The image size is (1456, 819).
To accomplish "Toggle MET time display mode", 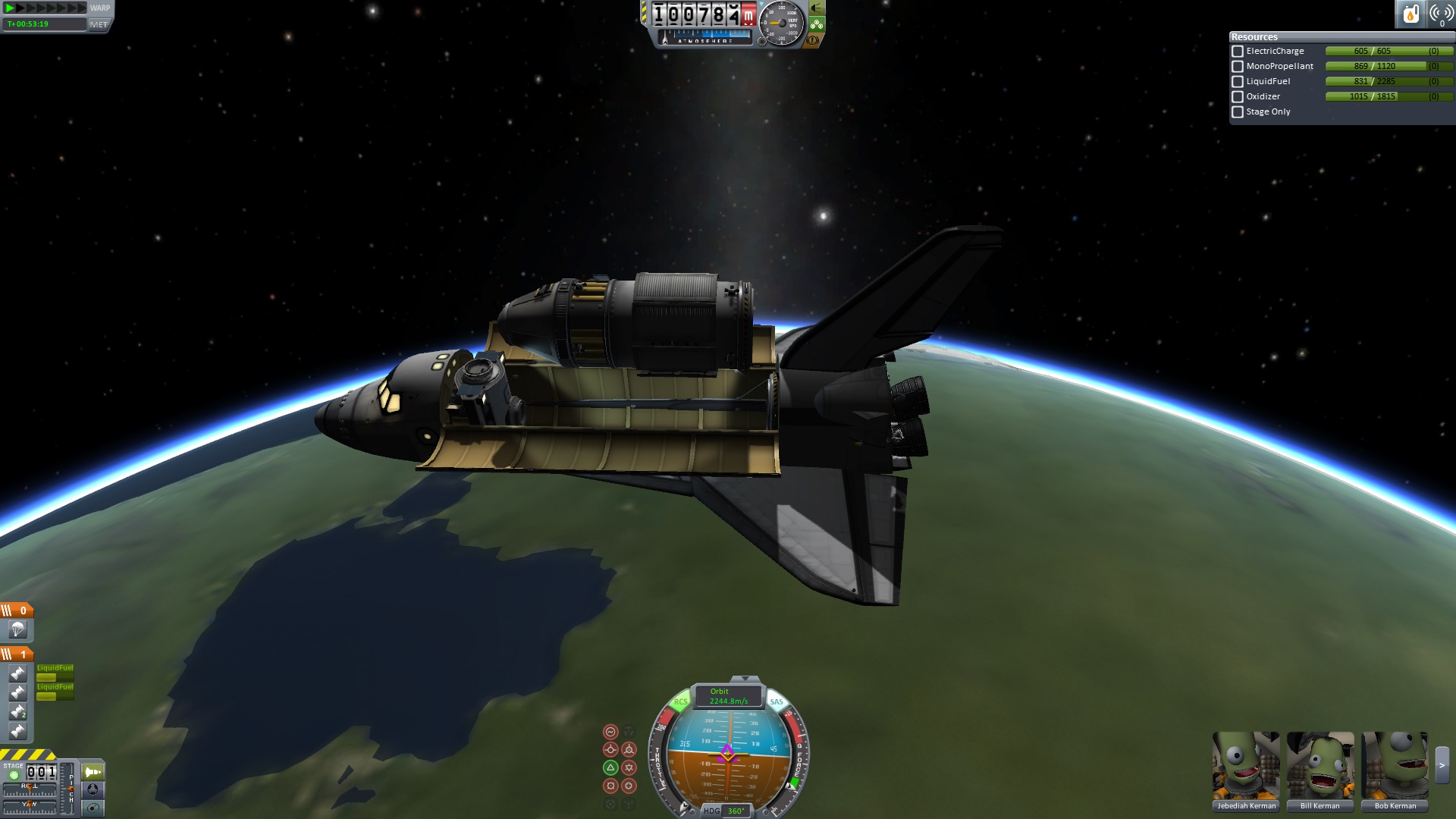I will click(x=99, y=24).
